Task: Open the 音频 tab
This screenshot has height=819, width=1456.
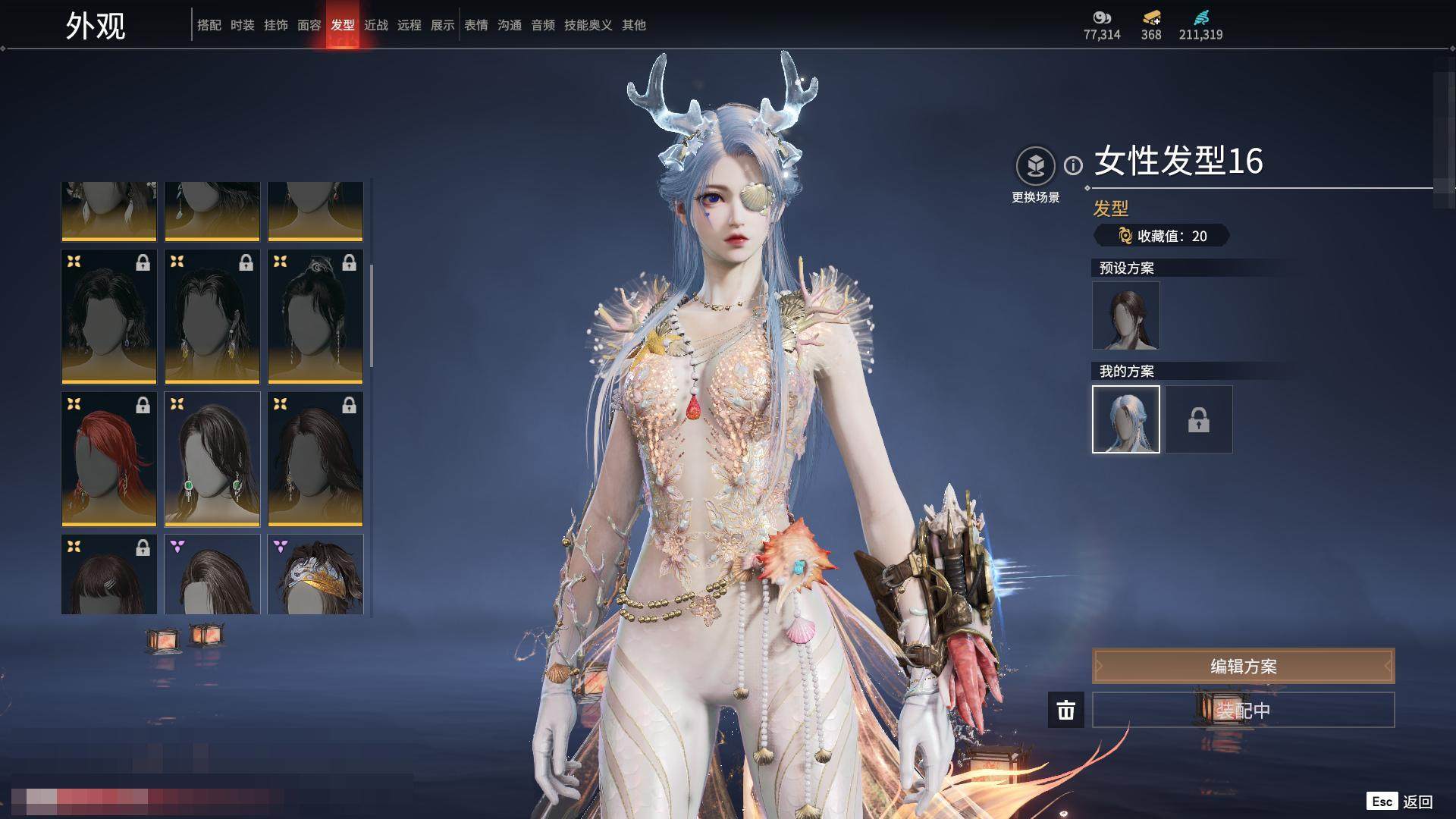Action: pyautogui.click(x=542, y=25)
